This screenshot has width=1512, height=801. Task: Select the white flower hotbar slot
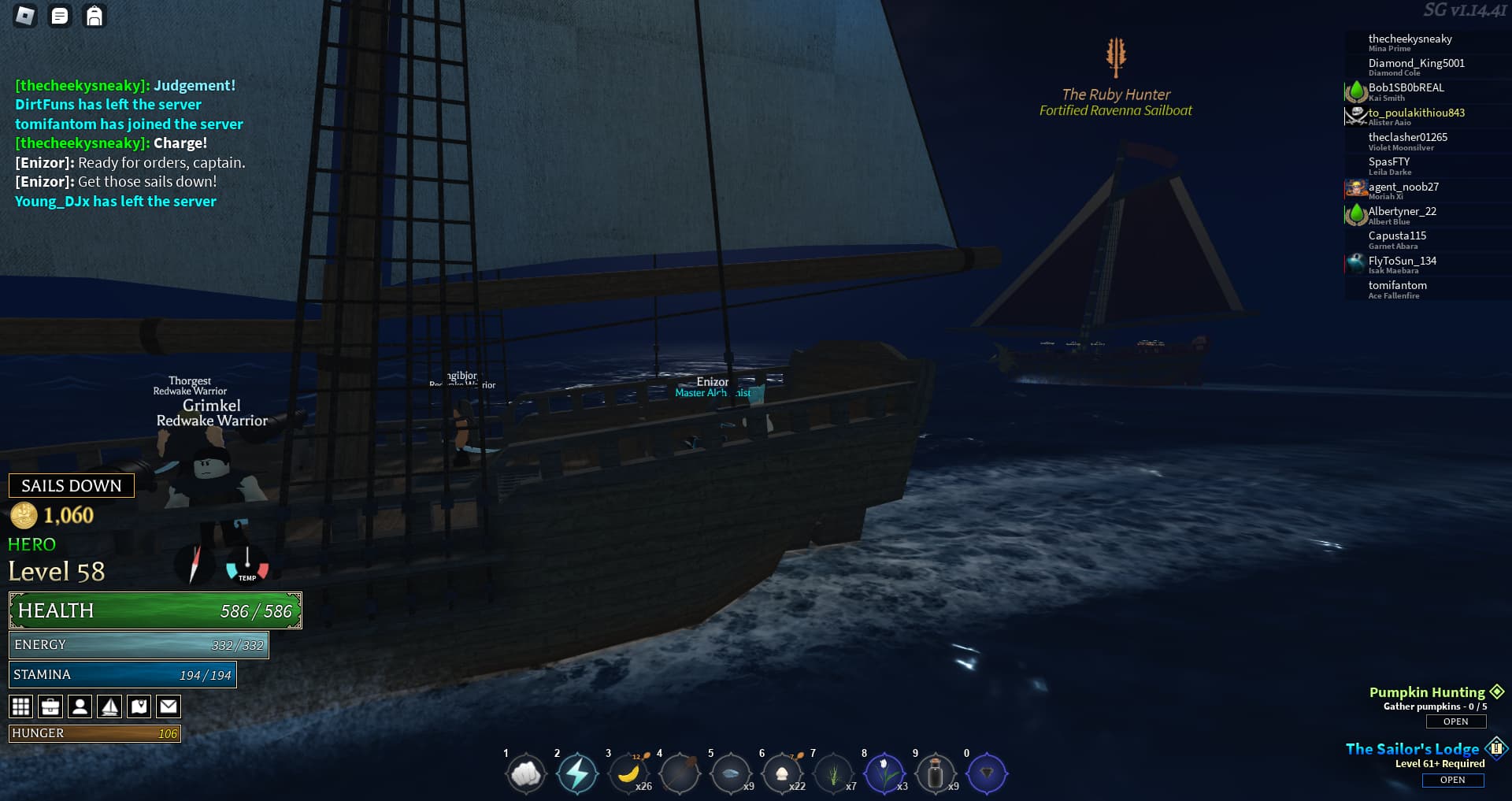click(884, 774)
